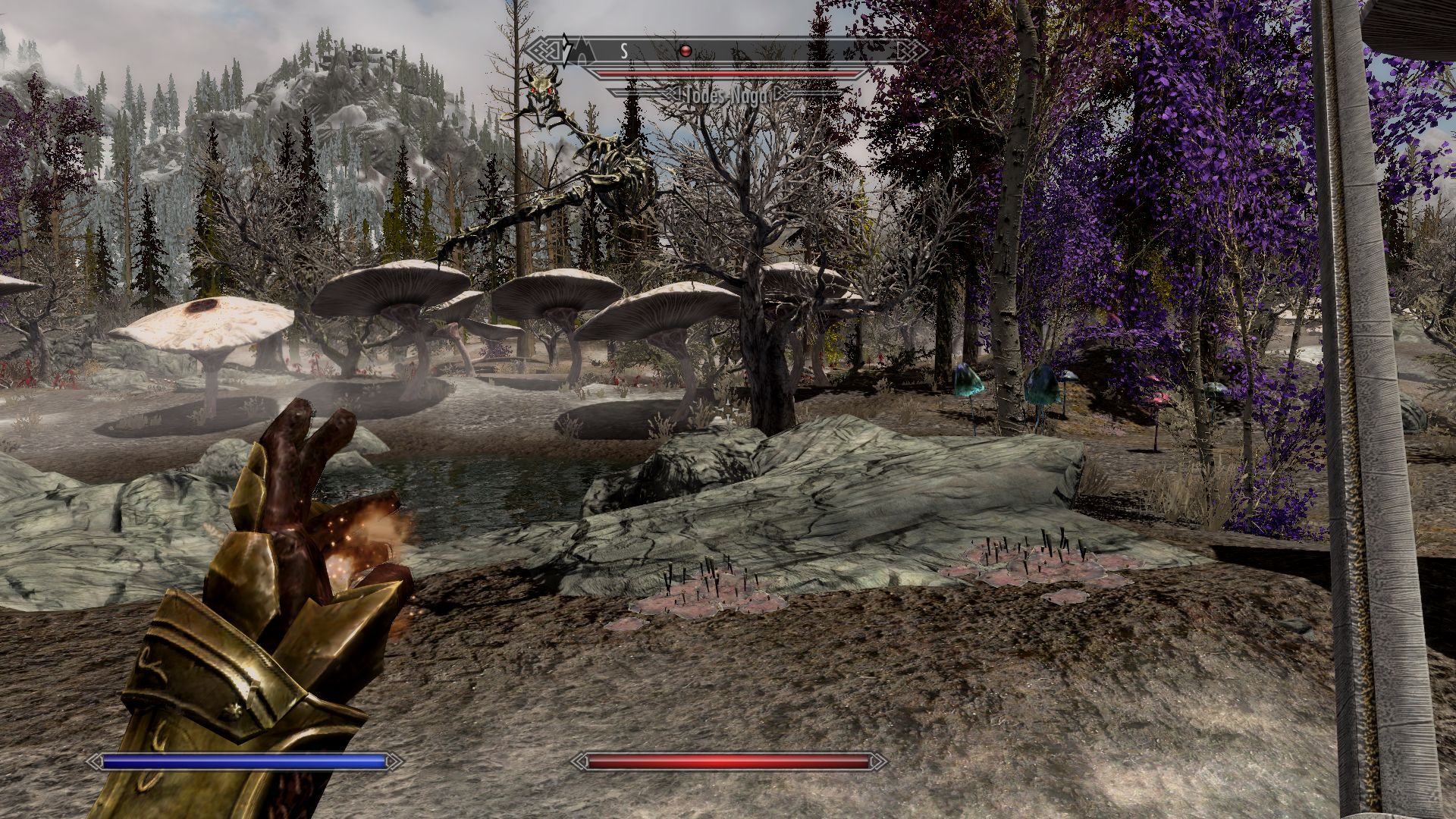Click the arrow emblem left of the compass bar
The height and width of the screenshot is (819, 1456).
(566, 50)
